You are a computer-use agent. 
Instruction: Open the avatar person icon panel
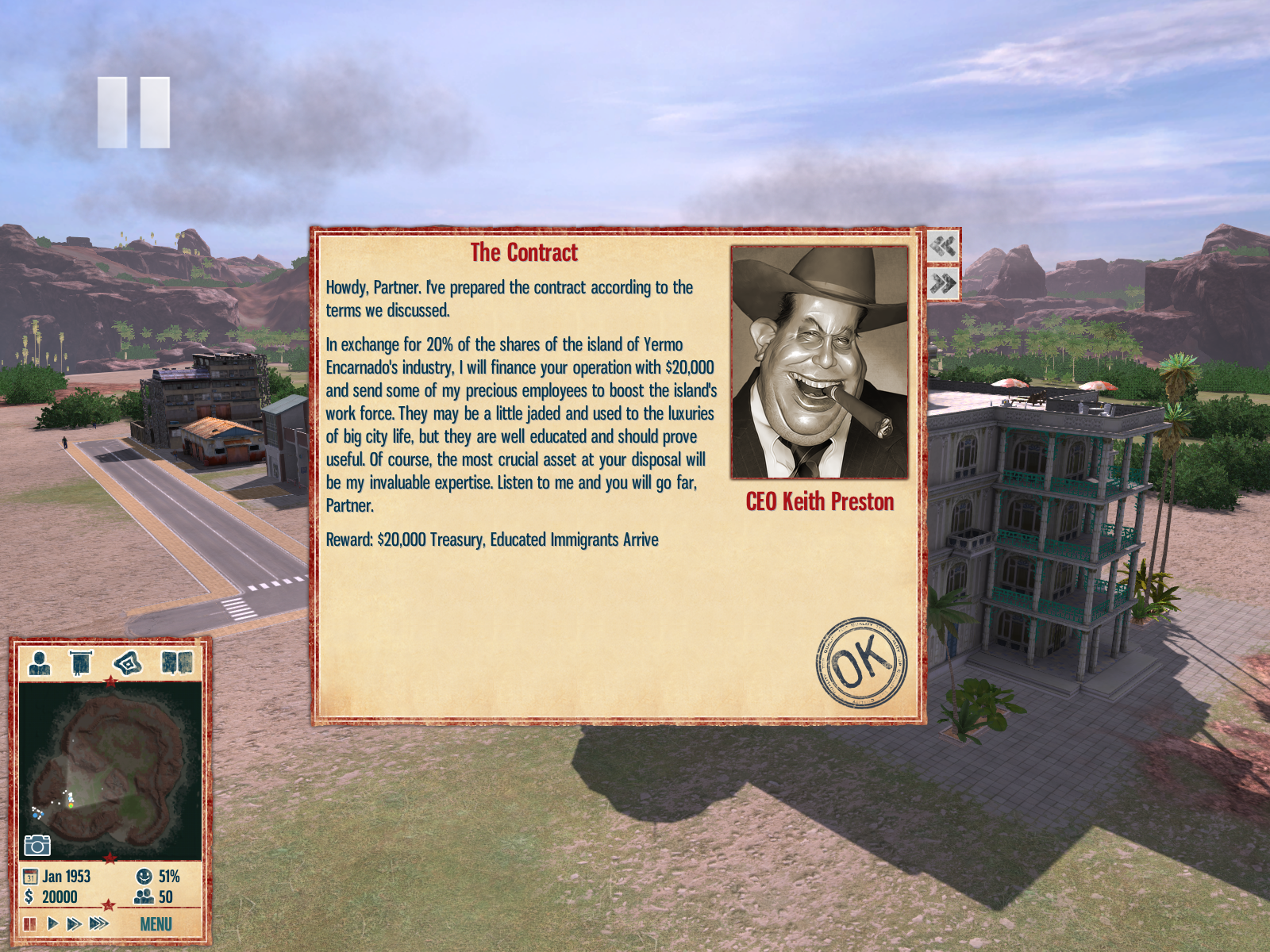click(39, 662)
